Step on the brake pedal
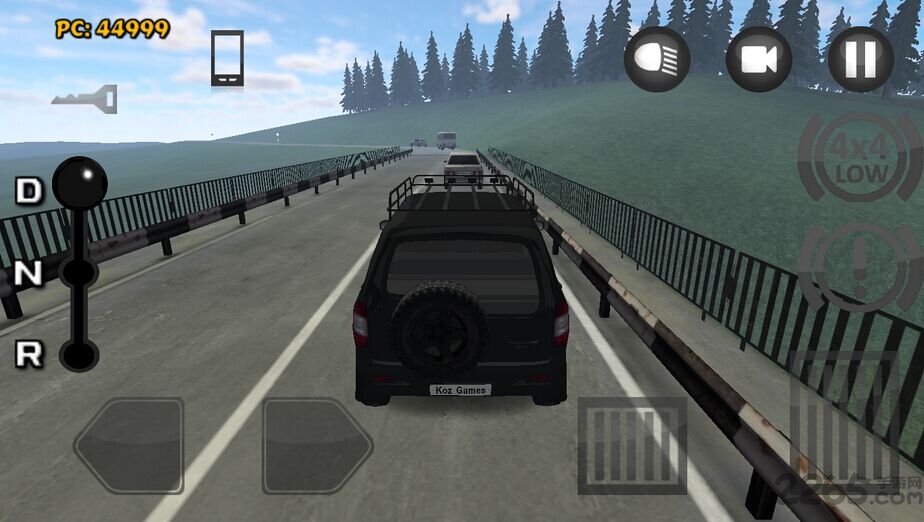This screenshot has height=522, width=924. [632, 445]
